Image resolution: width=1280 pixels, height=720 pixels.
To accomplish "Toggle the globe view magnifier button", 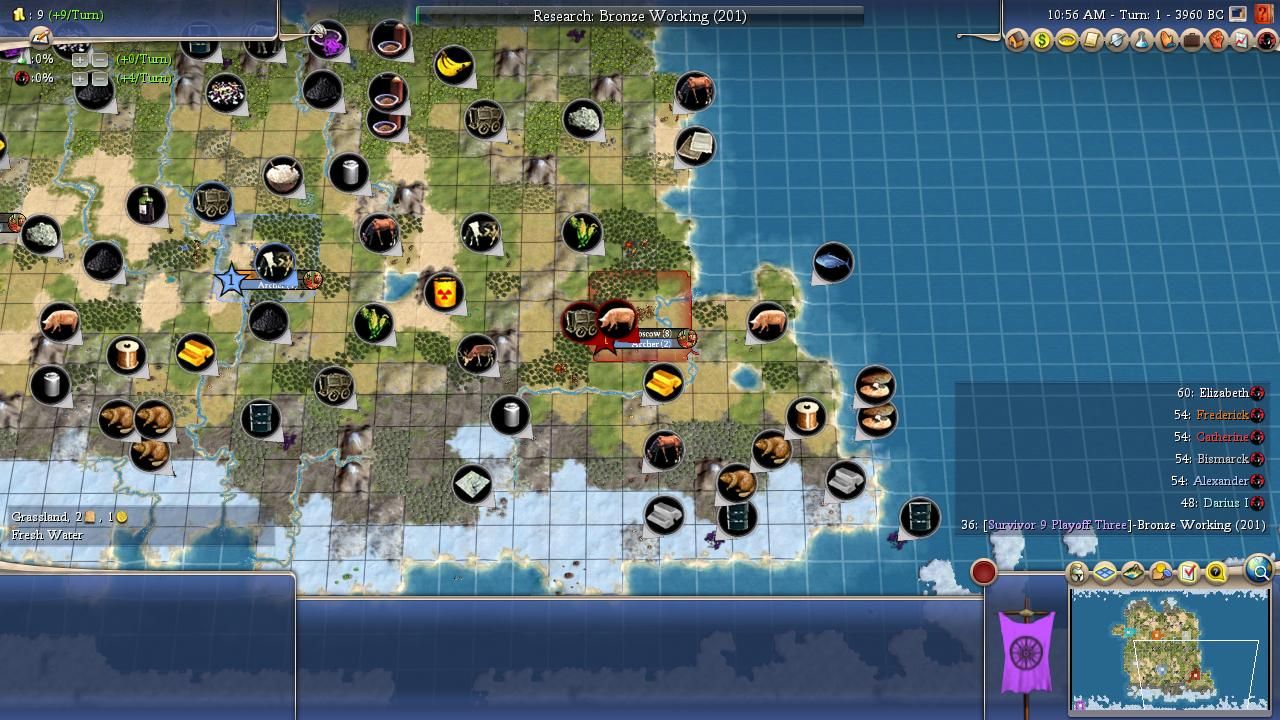I will click(1259, 571).
